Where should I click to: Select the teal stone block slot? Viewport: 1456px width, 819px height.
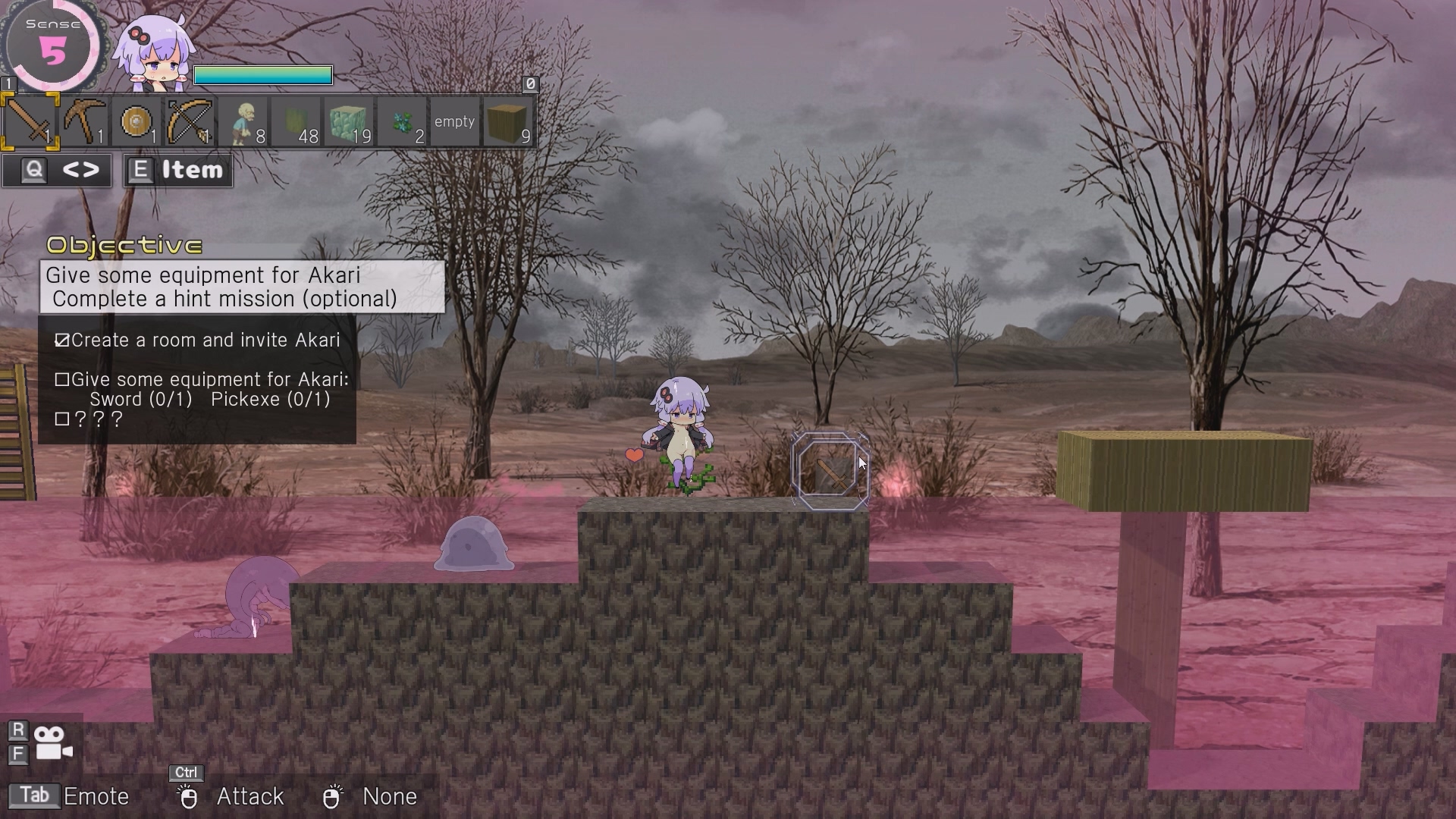click(x=349, y=121)
